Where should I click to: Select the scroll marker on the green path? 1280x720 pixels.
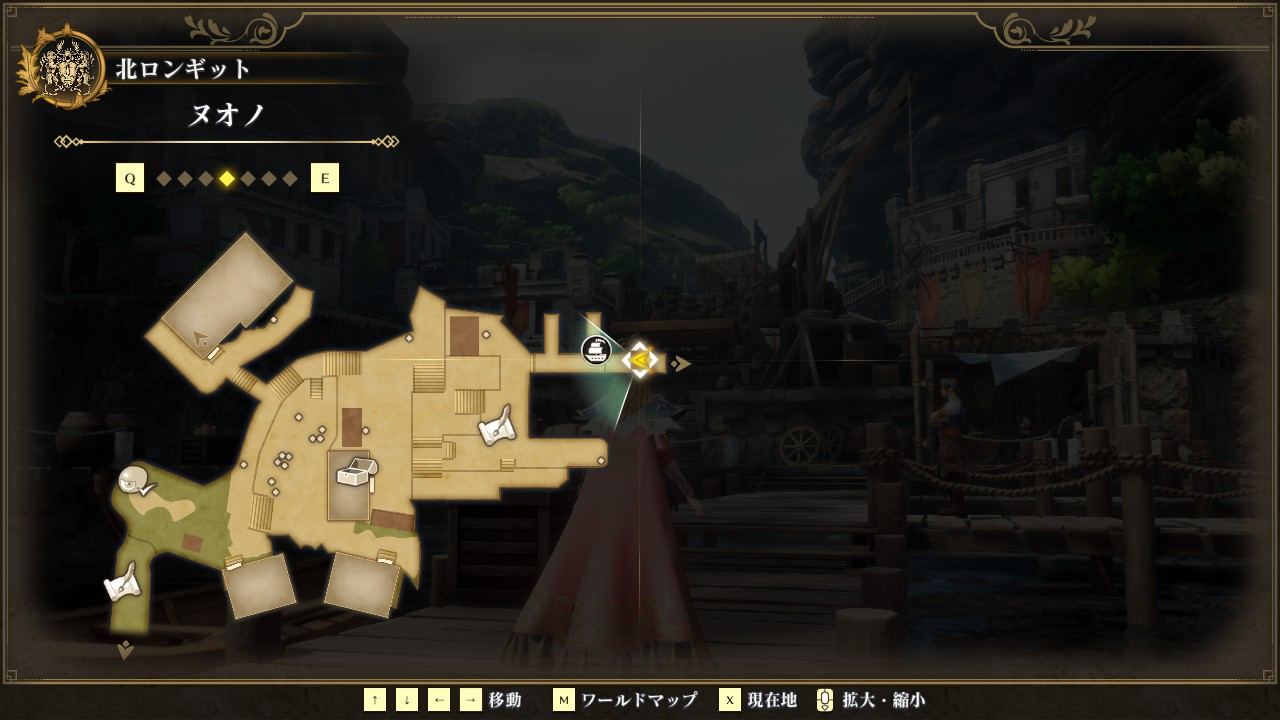point(122,583)
